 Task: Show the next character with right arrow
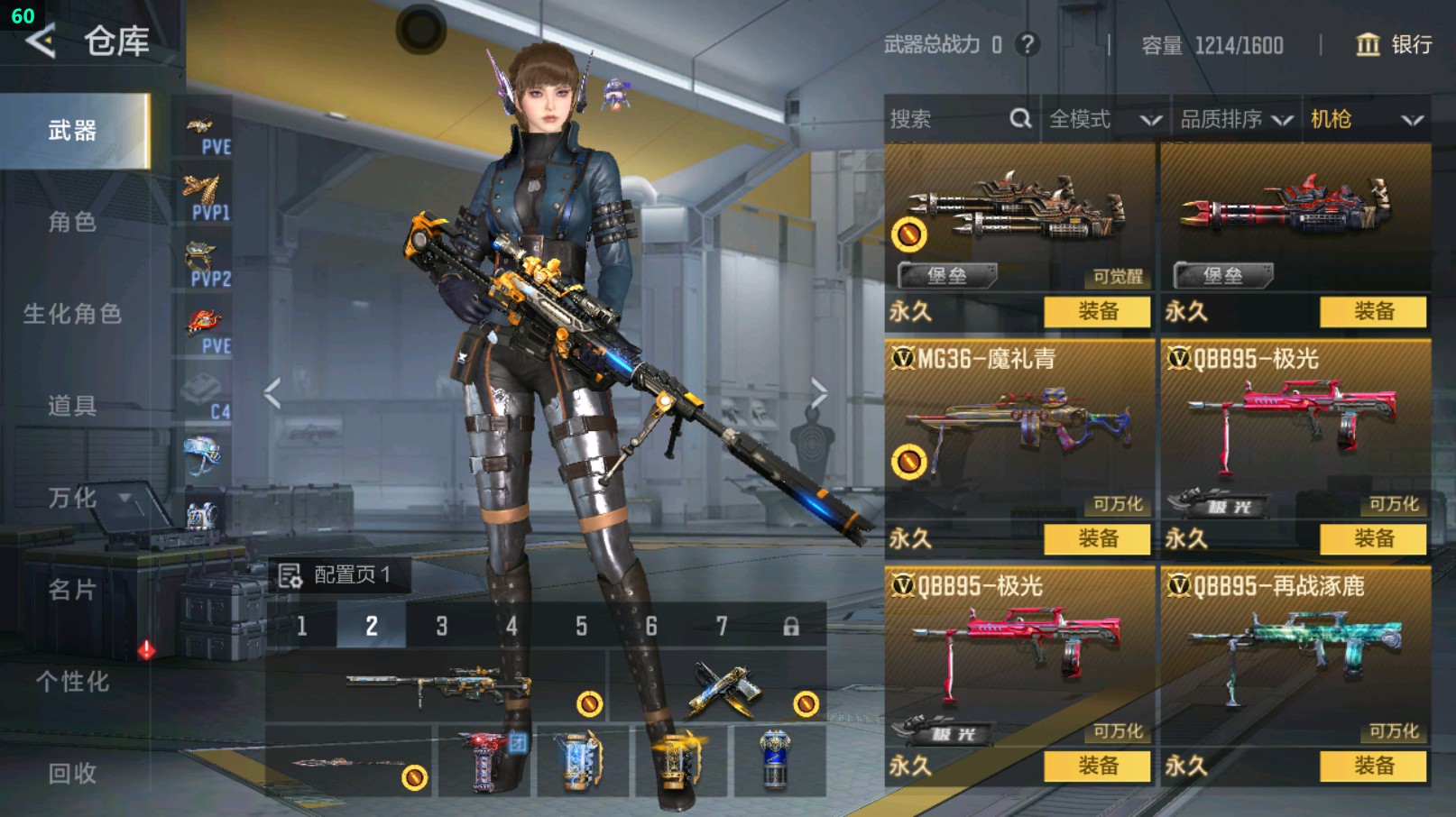(818, 393)
